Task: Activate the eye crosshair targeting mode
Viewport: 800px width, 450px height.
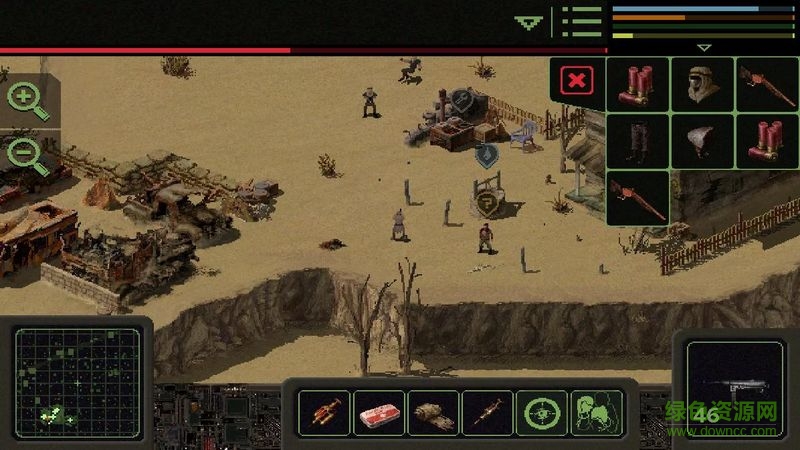Action: tap(542, 412)
